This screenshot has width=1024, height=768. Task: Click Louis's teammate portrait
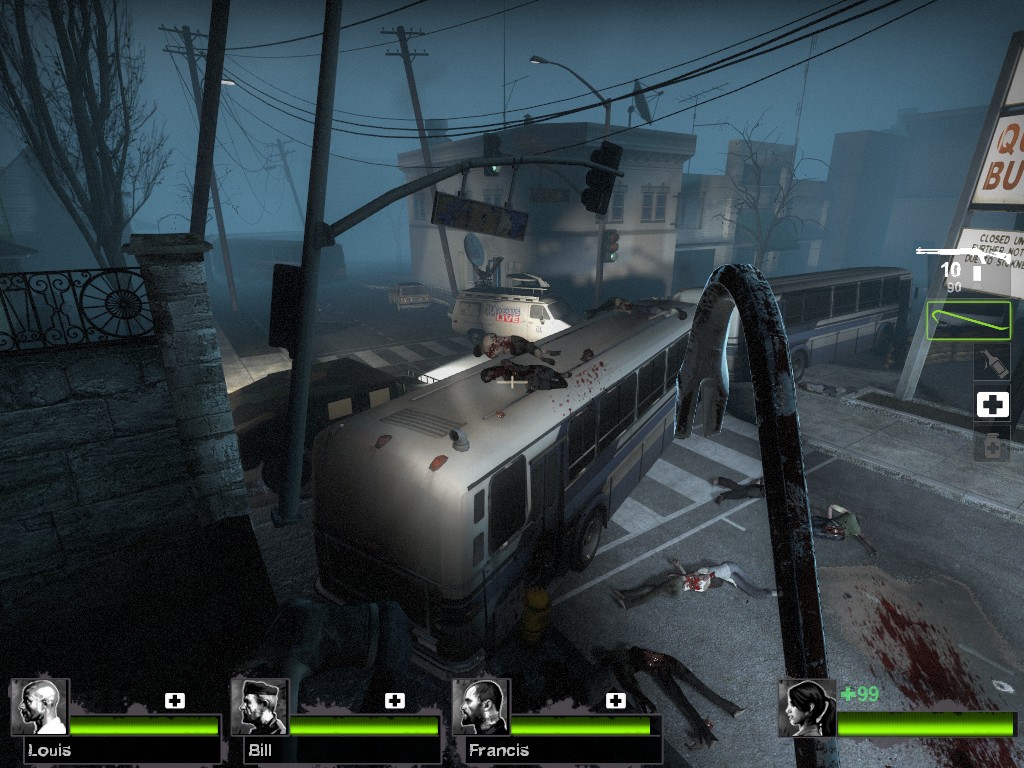coord(40,708)
